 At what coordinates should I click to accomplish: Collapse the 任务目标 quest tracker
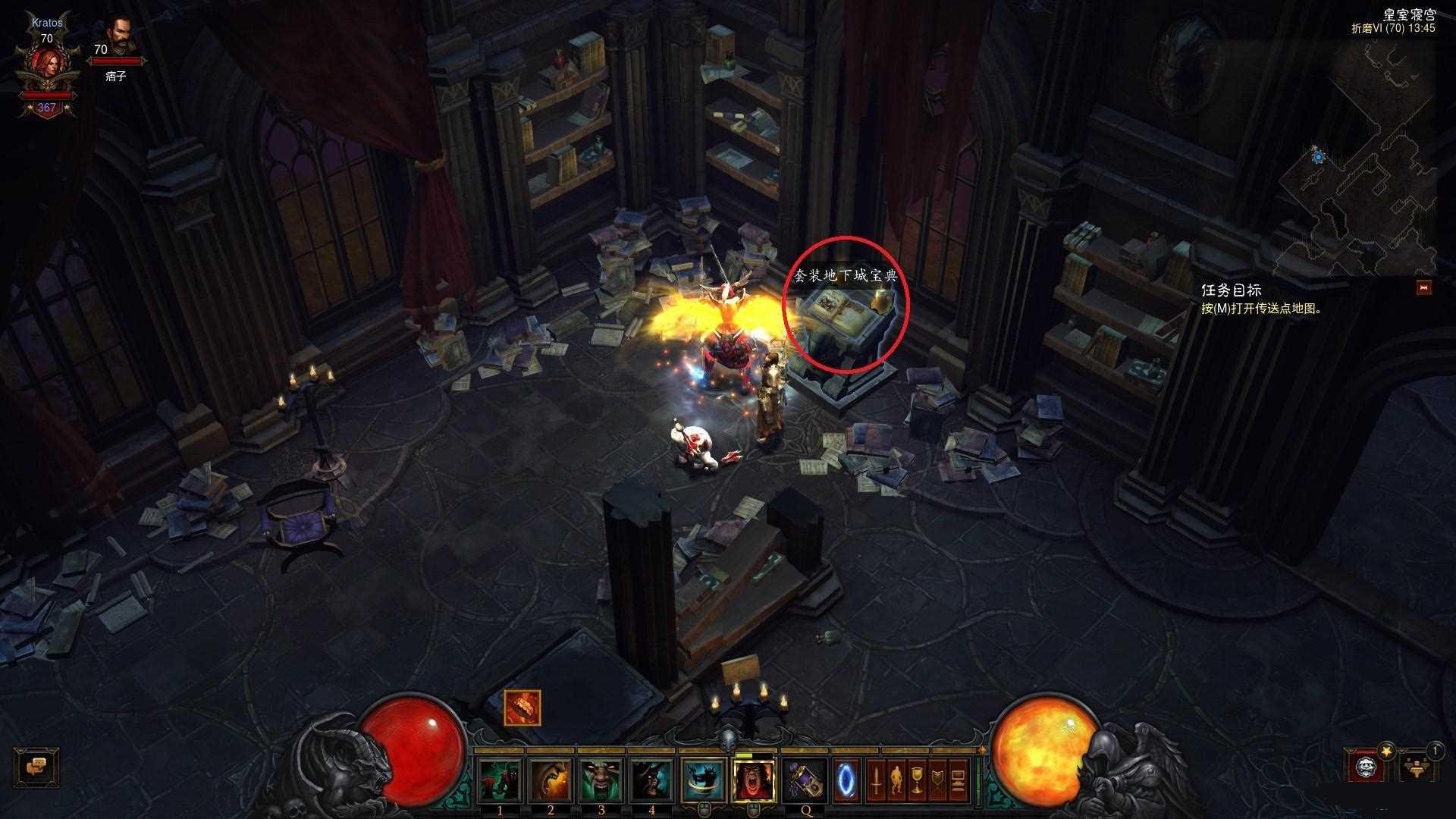[x=1424, y=287]
